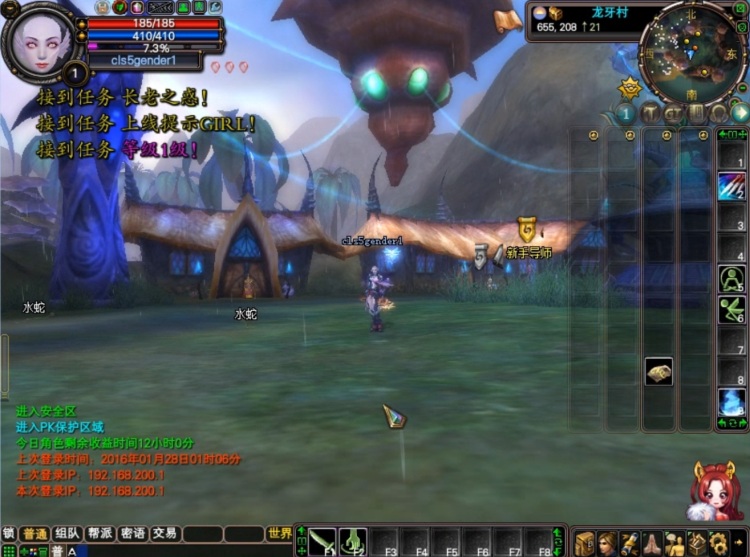
Task: Switch to the 密语 whisper tab
Action: [x=132, y=534]
